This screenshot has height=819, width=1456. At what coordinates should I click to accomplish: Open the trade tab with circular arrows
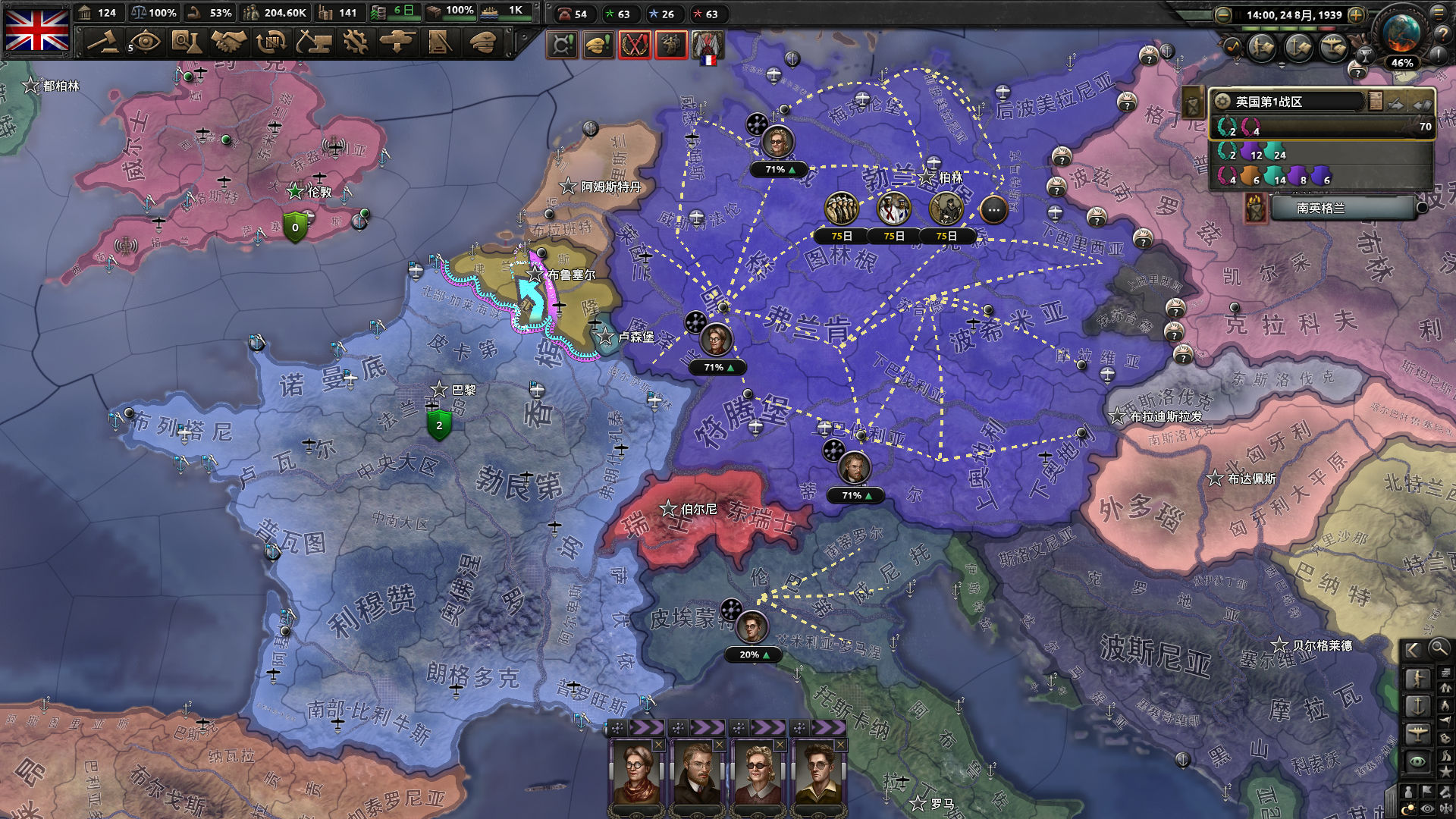click(x=271, y=42)
